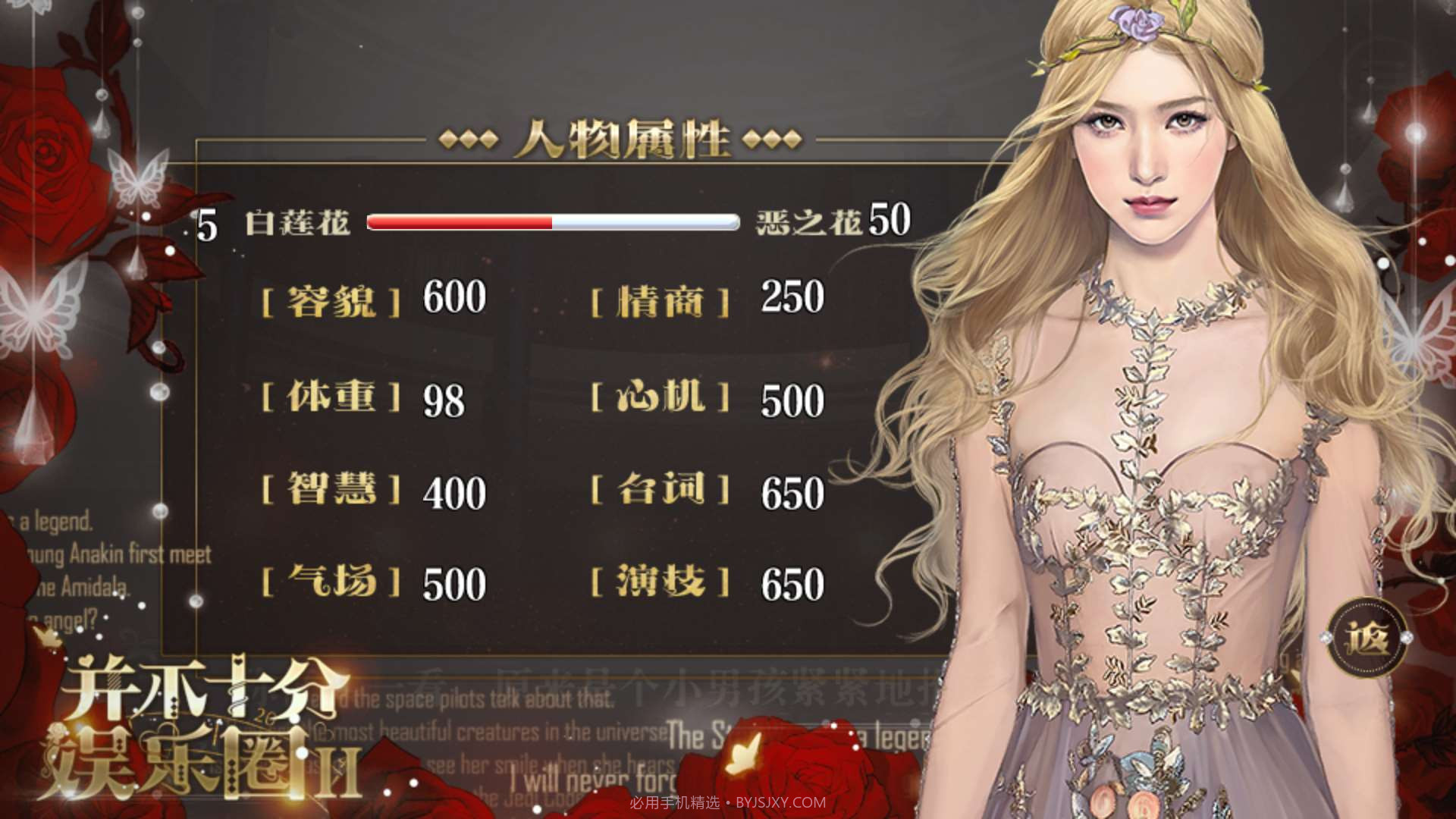Click the 名词 attribute entry

point(664,491)
